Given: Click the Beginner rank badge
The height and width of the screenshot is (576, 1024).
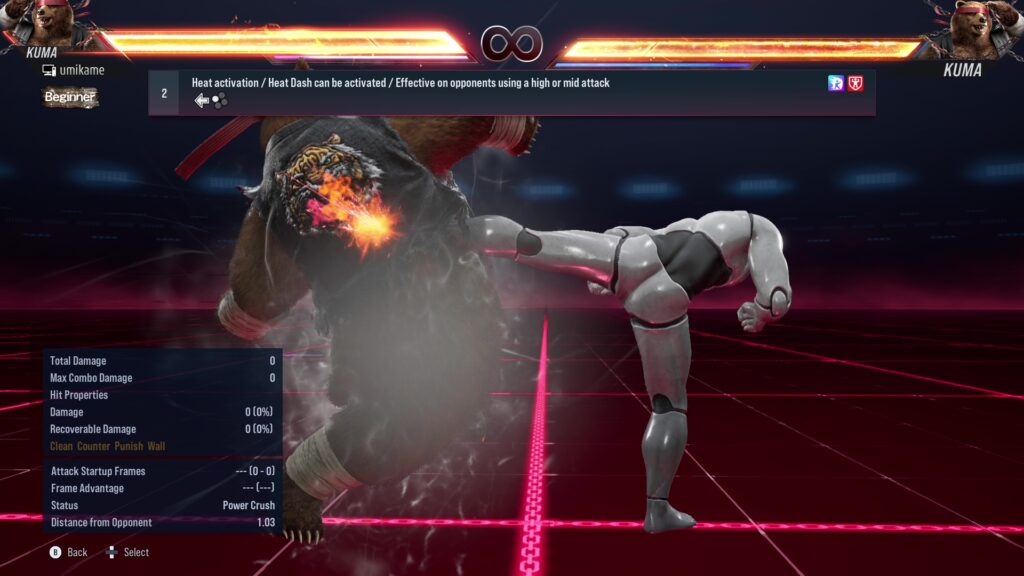Looking at the screenshot, I should pyautogui.click(x=70, y=97).
